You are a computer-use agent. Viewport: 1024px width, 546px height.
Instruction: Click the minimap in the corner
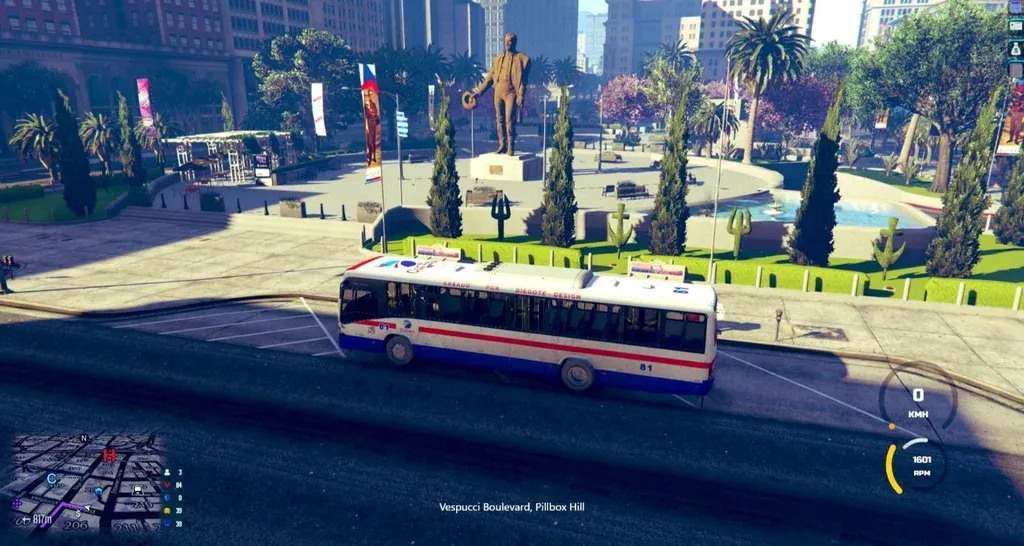click(x=80, y=482)
